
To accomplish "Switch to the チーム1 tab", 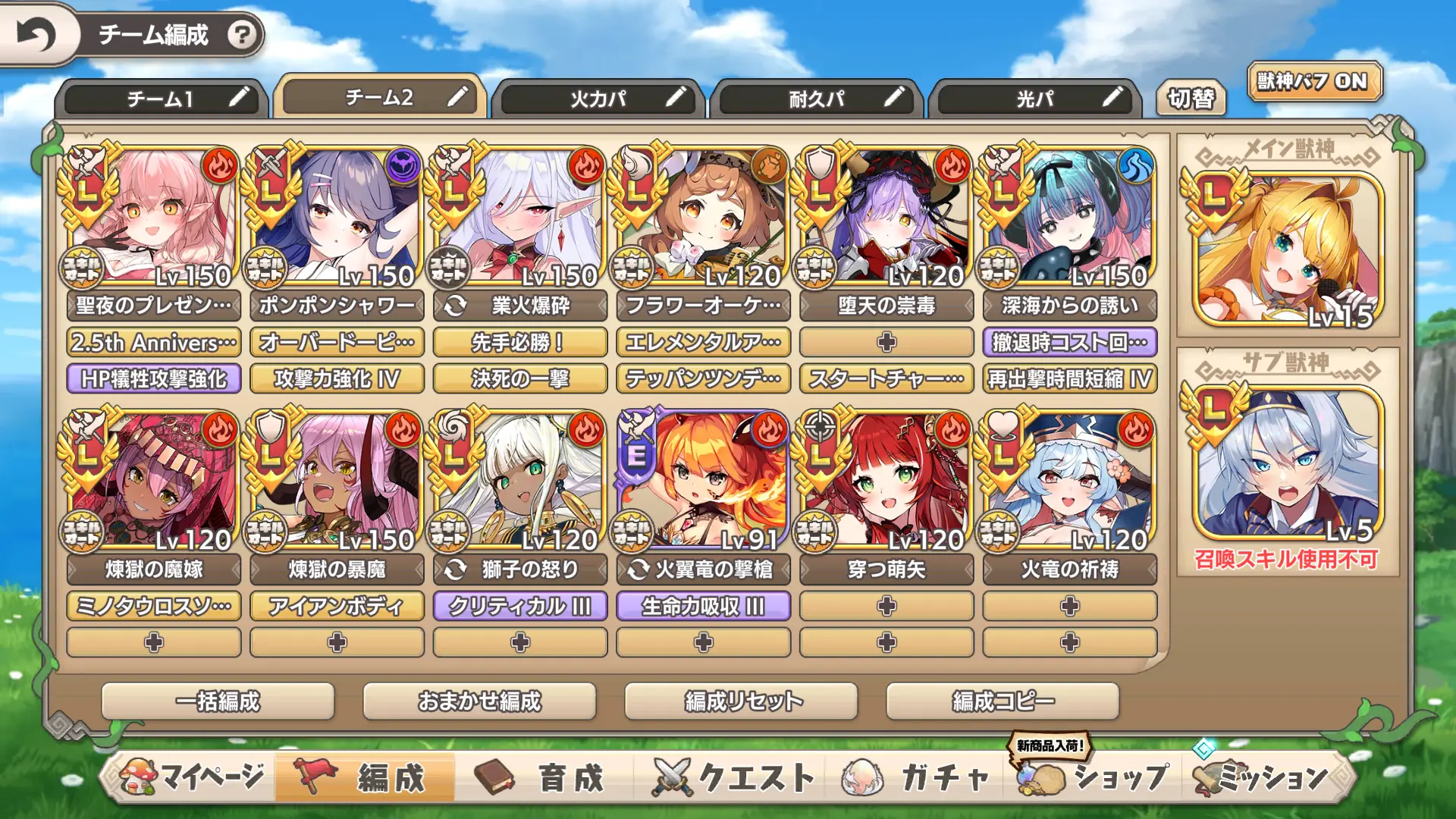I will coord(161,99).
